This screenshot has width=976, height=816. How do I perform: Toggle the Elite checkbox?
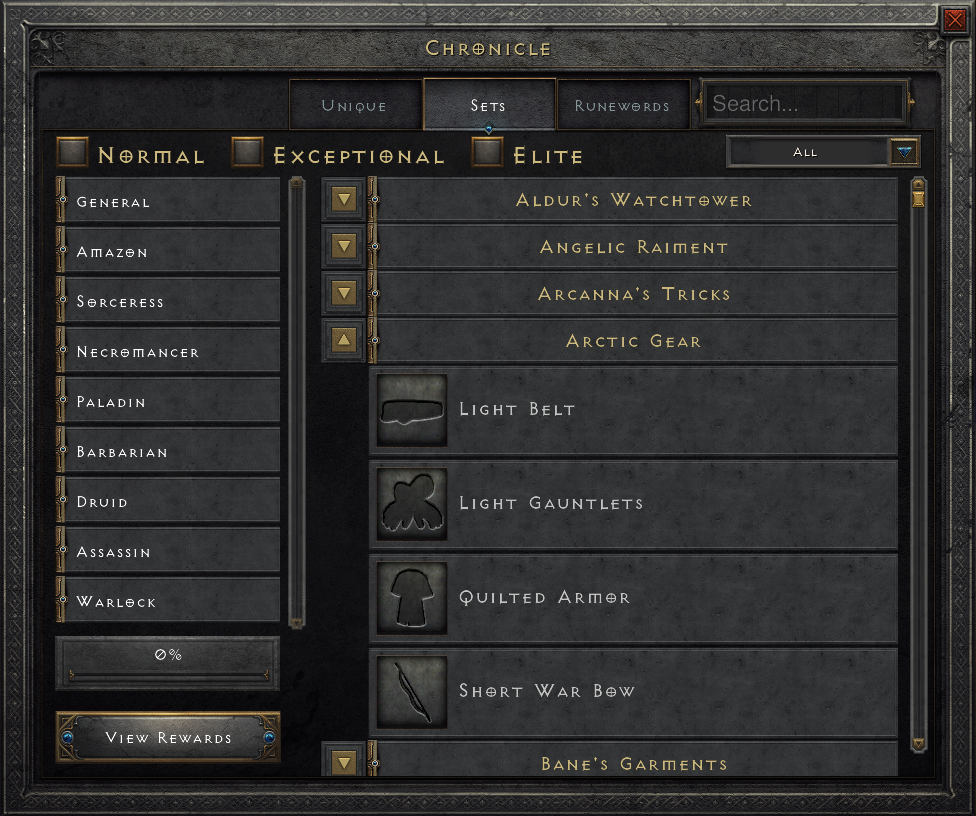(488, 152)
